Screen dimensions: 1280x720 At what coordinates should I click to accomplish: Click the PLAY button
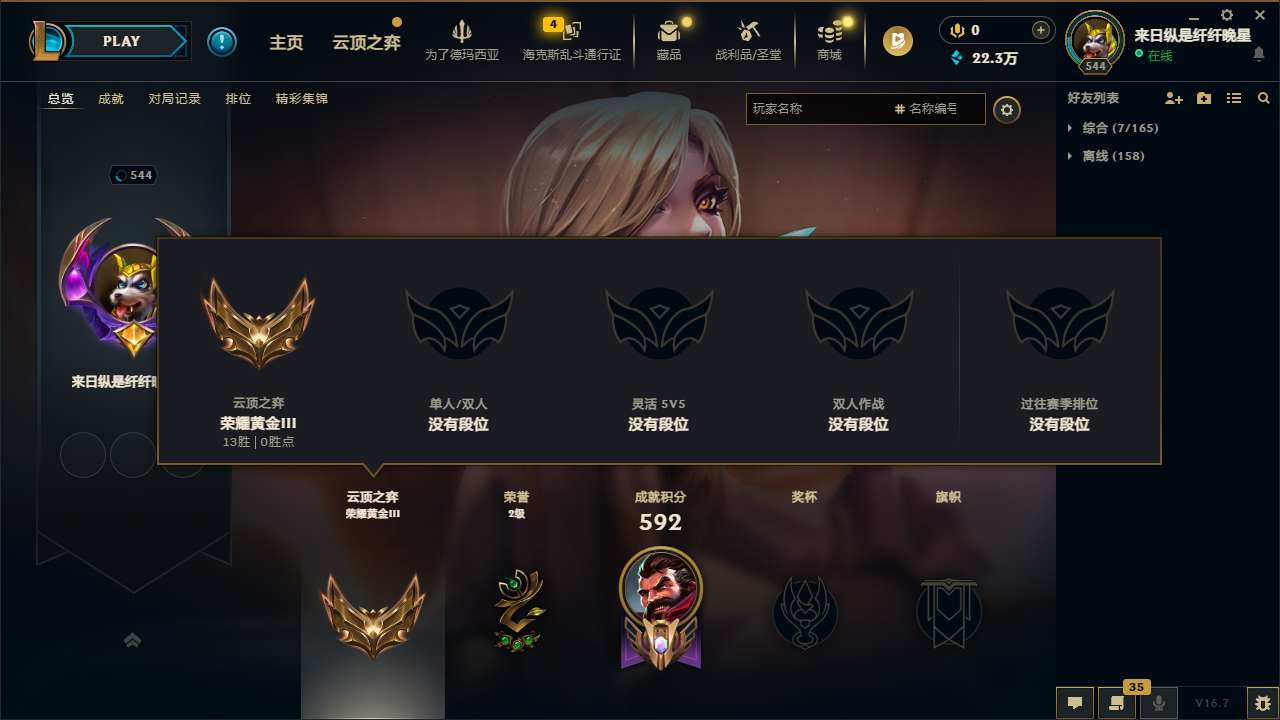click(122, 41)
